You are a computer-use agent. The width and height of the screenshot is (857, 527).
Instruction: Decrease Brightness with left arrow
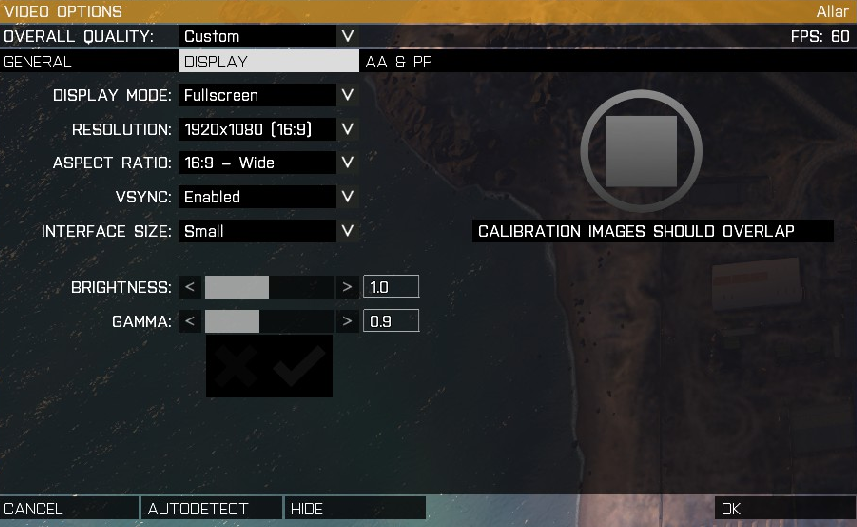pyautogui.click(x=190, y=288)
